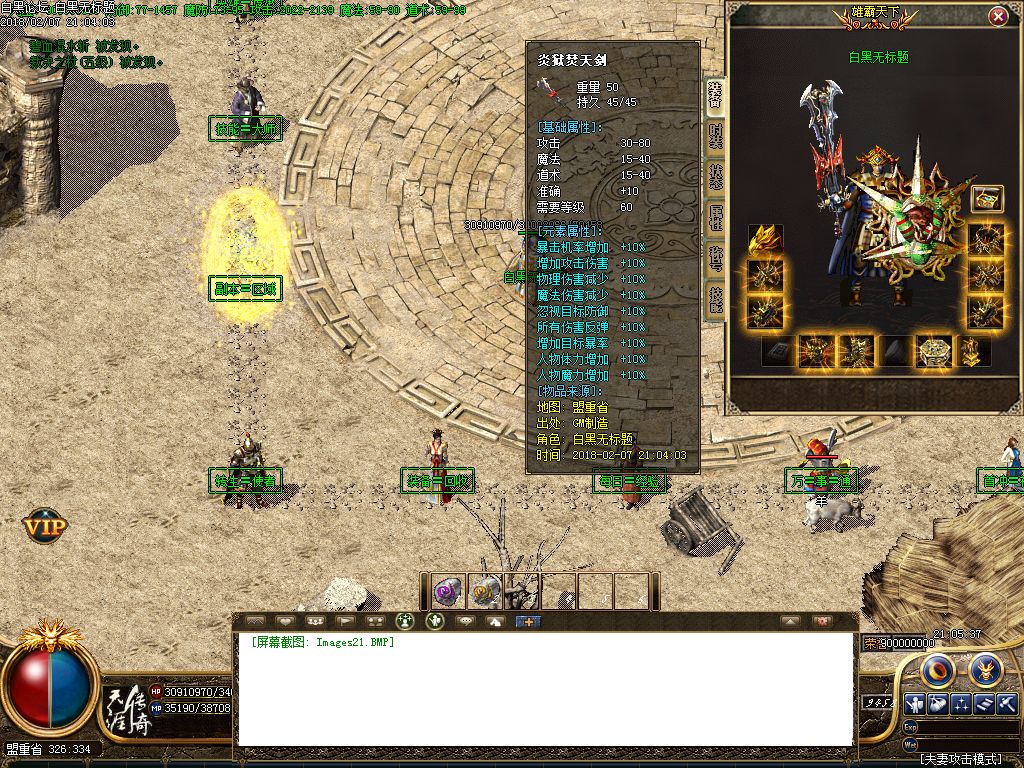Click the round red ring button
The height and width of the screenshot is (768, 1024).
point(939,668)
